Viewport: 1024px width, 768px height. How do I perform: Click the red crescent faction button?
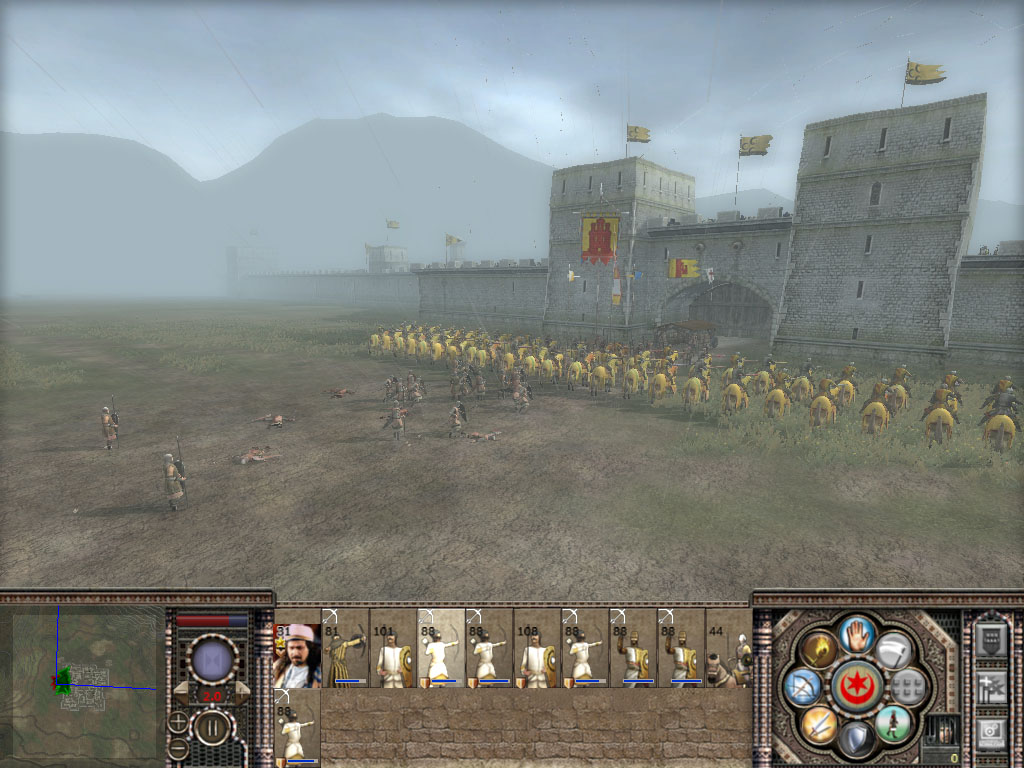click(x=855, y=685)
